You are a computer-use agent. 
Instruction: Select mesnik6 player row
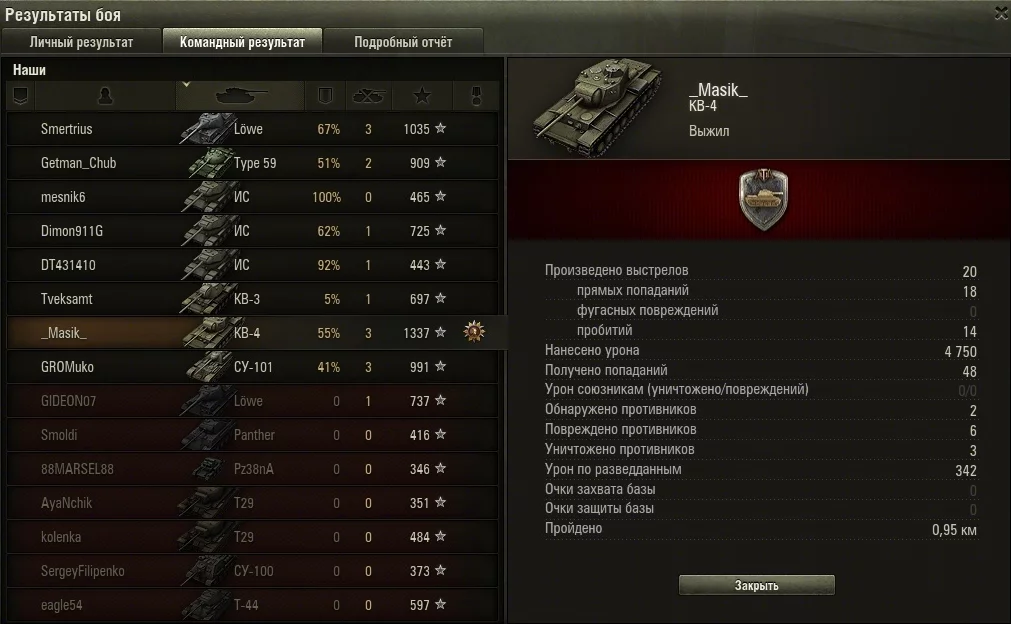[62, 197]
